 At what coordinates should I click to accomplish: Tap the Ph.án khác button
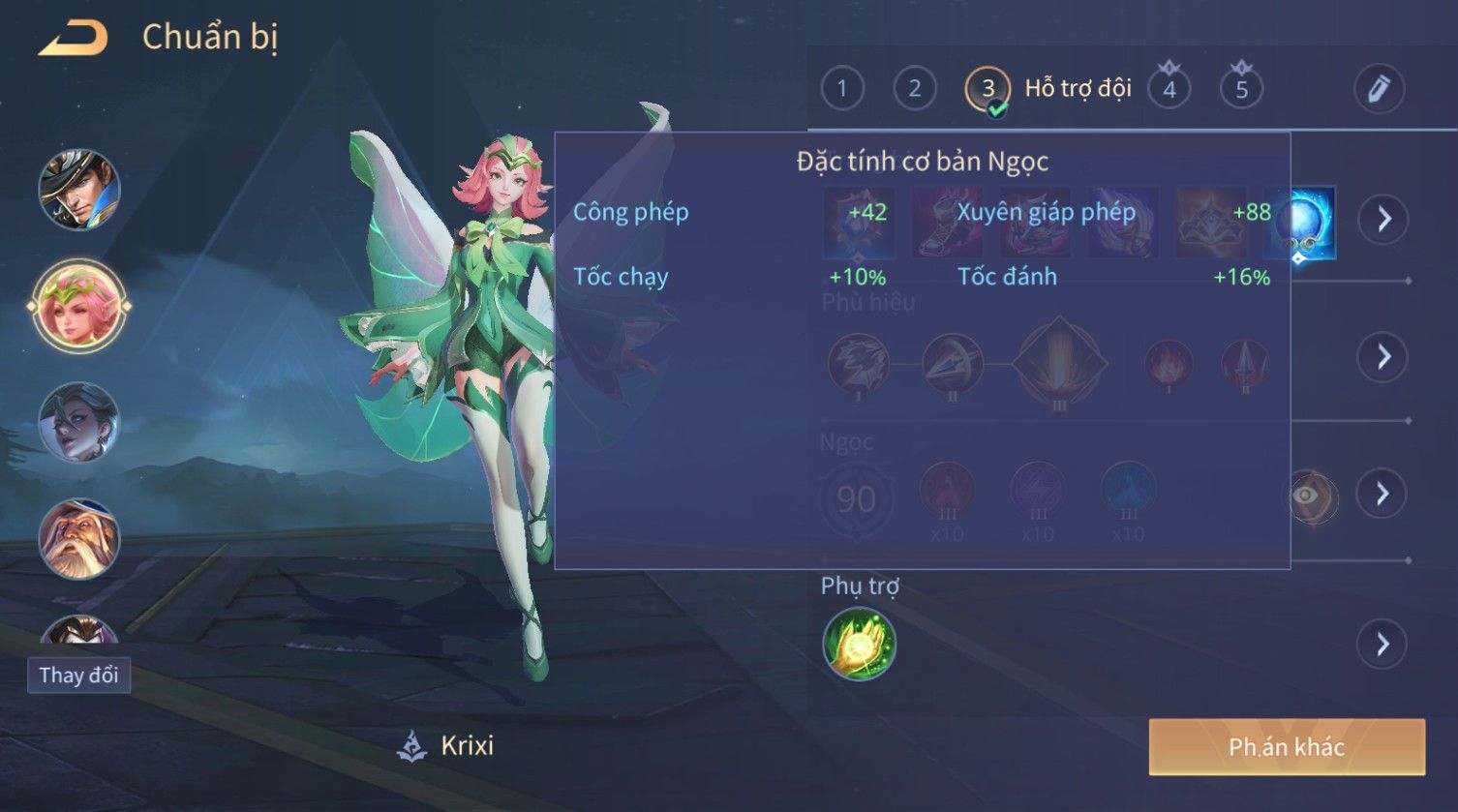(x=1287, y=747)
